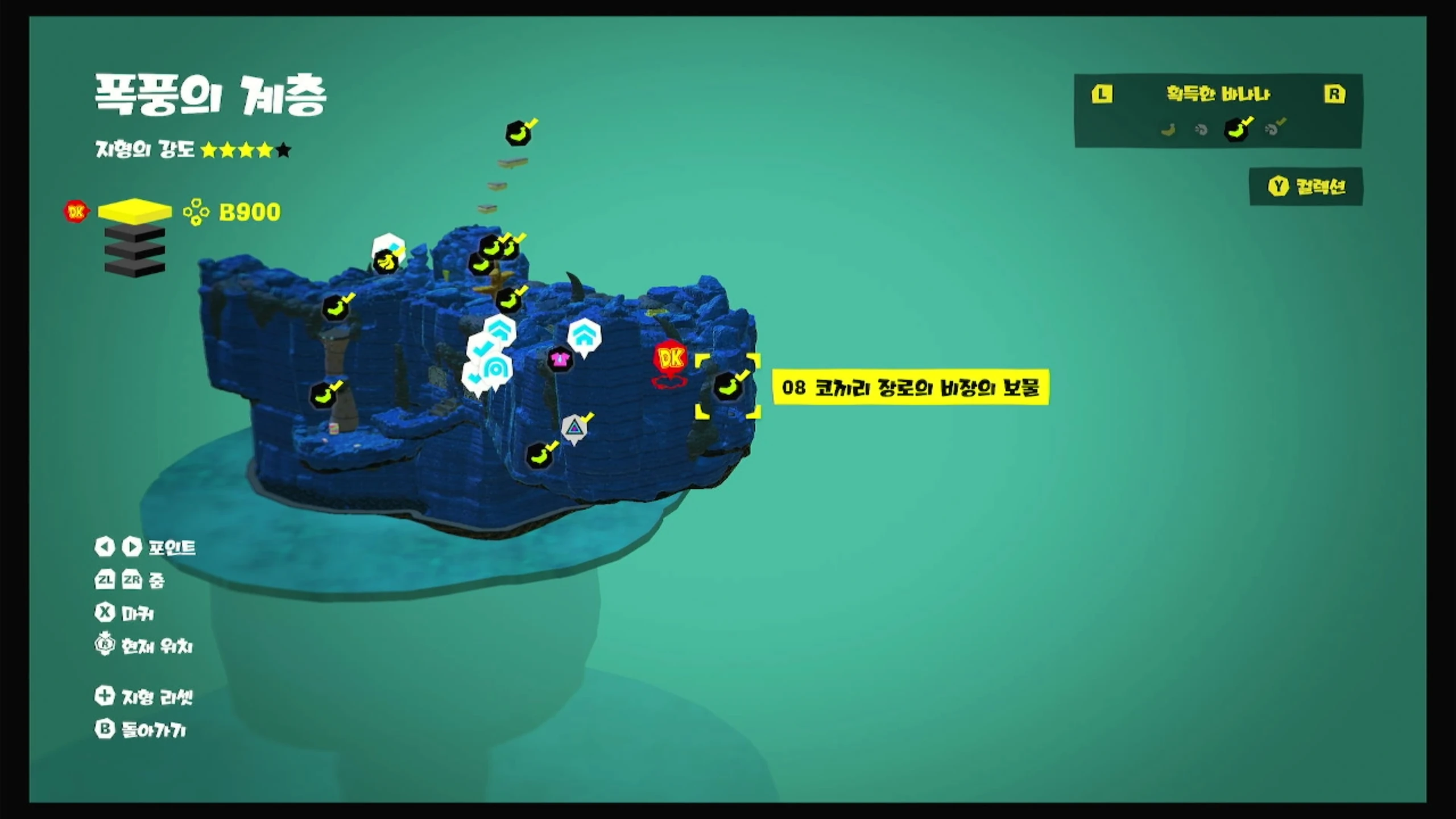This screenshot has height=819, width=1456.
Task: Select the banana marker above the floating platforms
Action: point(518,134)
